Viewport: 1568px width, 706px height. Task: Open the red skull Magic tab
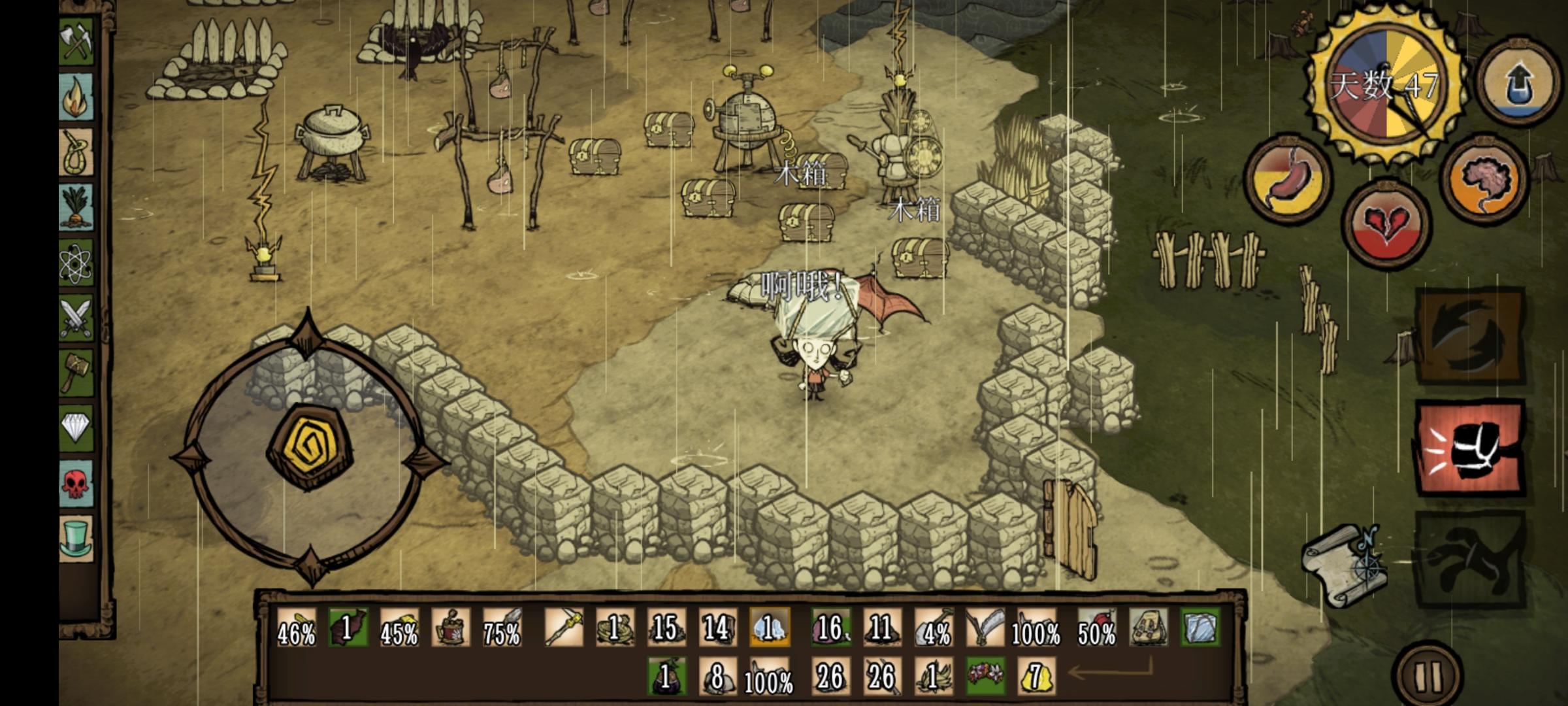click(x=77, y=484)
